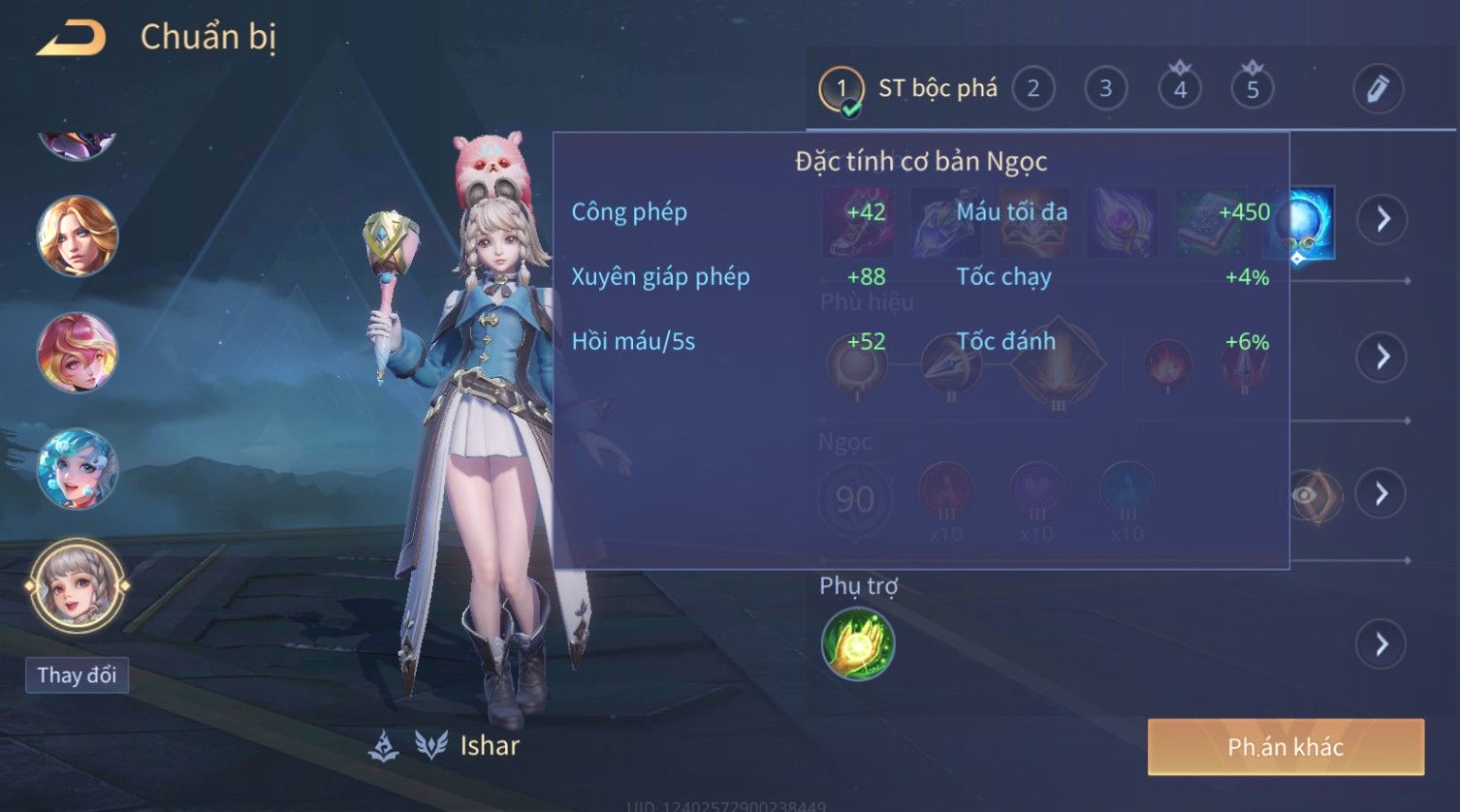The height and width of the screenshot is (812, 1460).
Task: Switch to loadout preset 4
Action: click(1180, 89)
